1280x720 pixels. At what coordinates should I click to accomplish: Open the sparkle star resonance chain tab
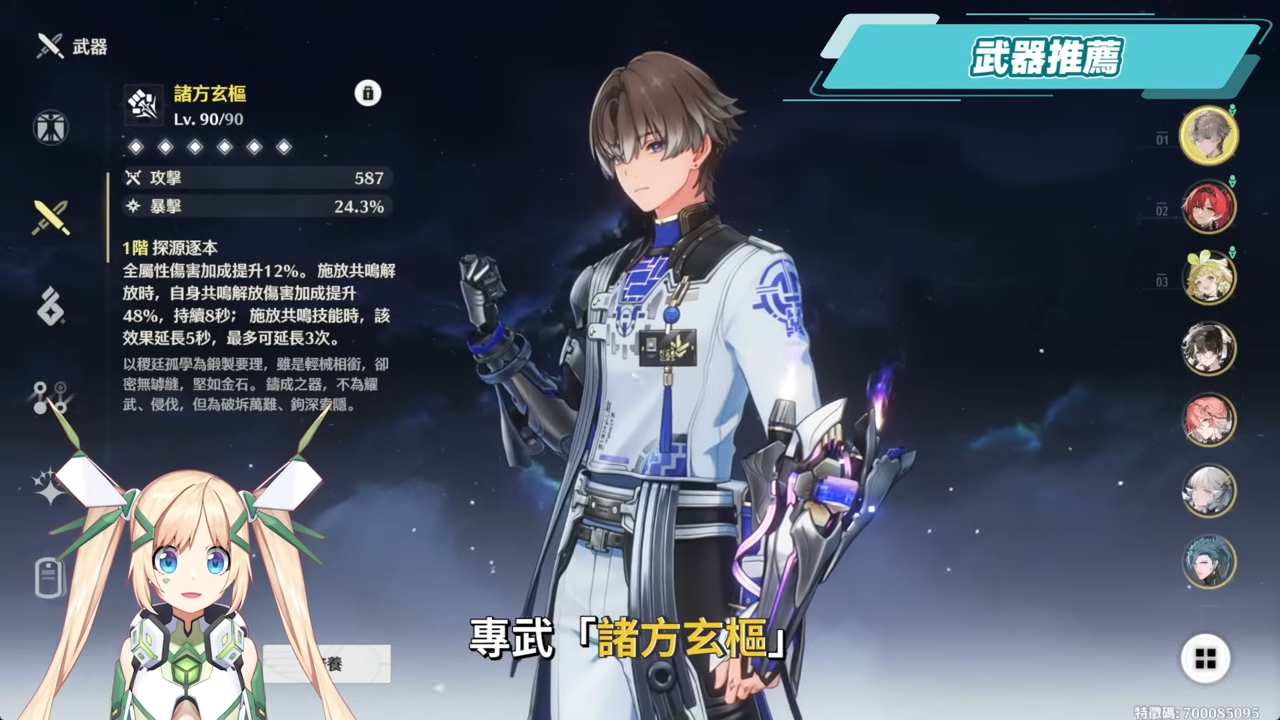[x=50, y=487]
